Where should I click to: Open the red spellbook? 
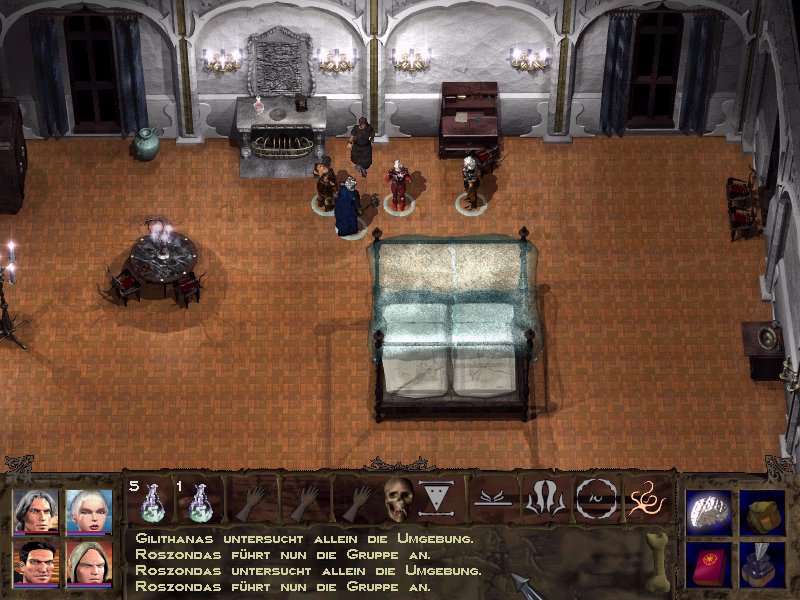[x=709, y=561]
